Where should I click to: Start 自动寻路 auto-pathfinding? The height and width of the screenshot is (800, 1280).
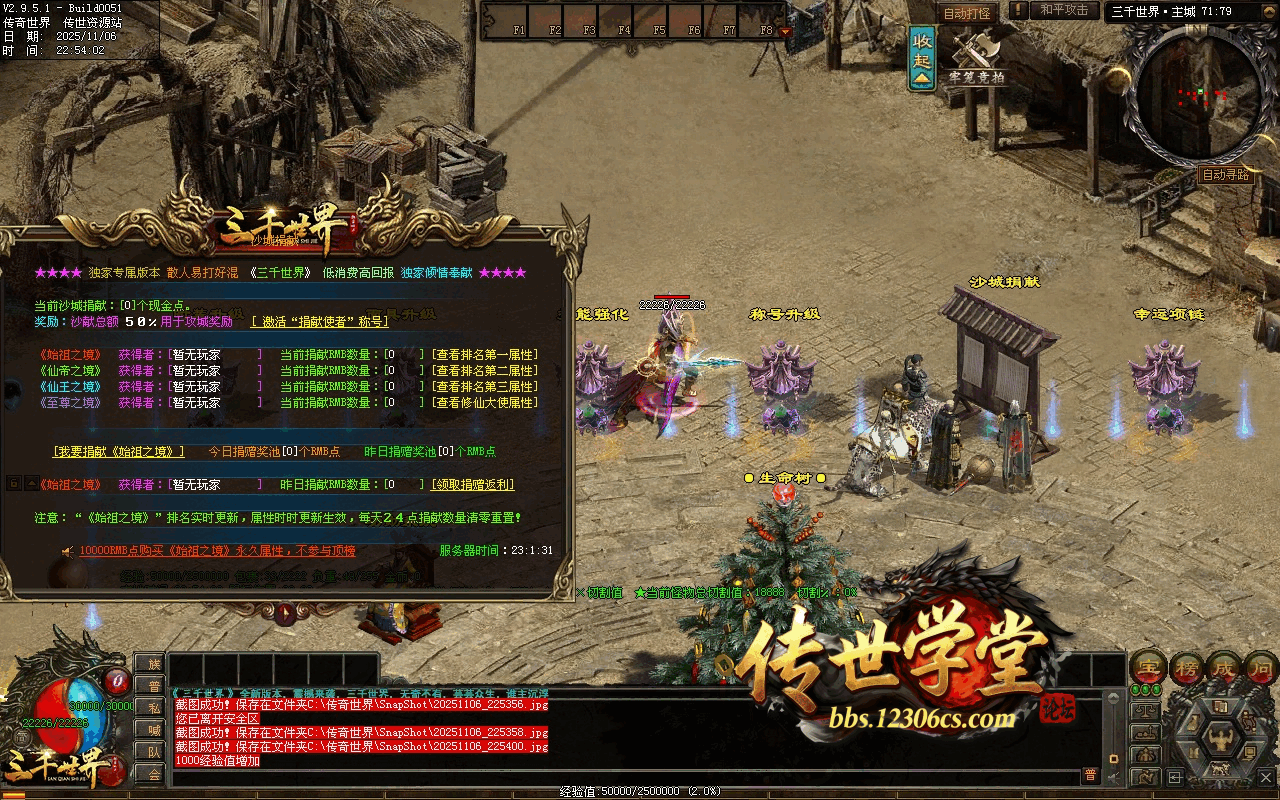[x=1226, y=175]
